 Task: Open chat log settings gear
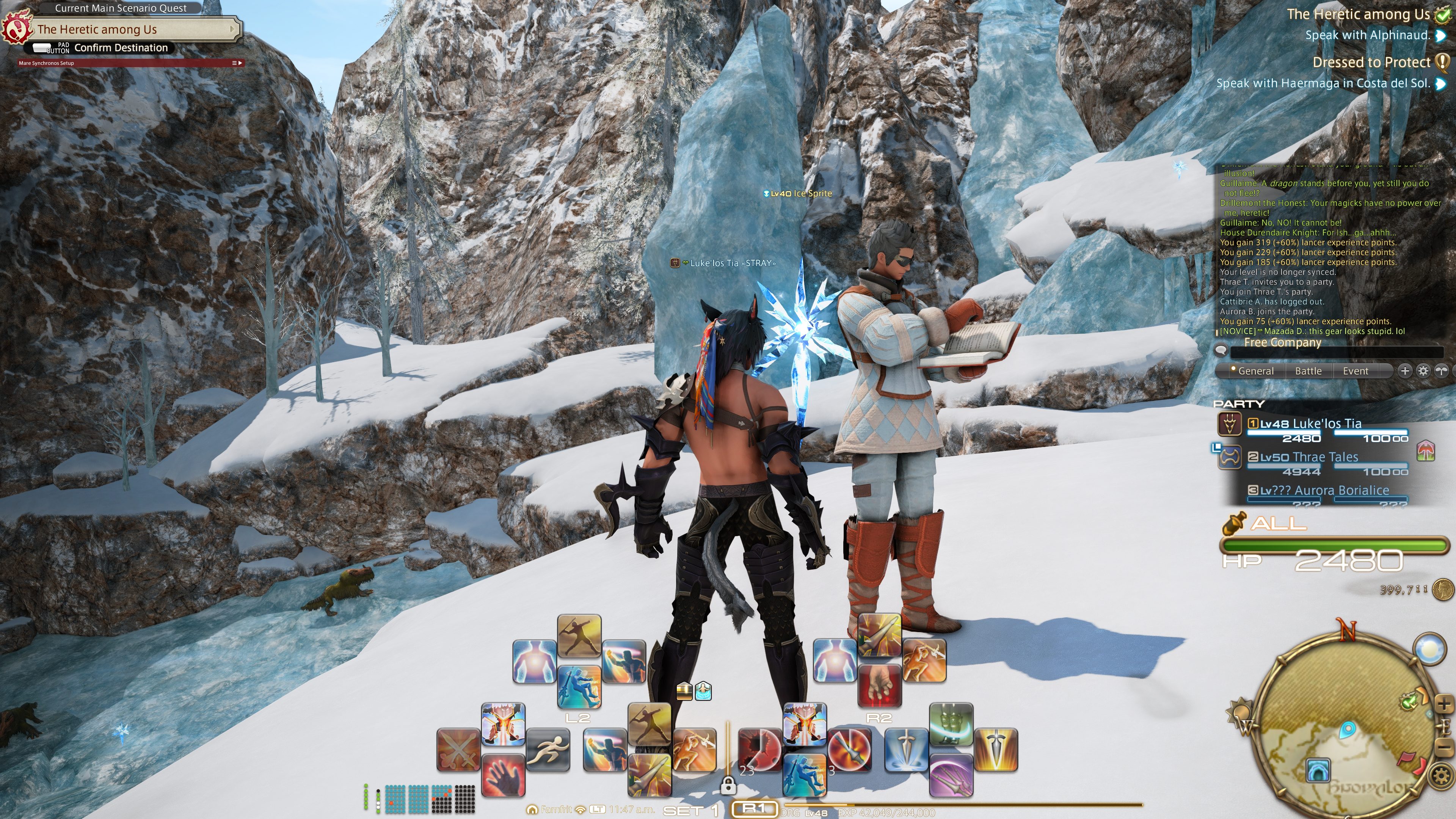(x=1423, y=371)
